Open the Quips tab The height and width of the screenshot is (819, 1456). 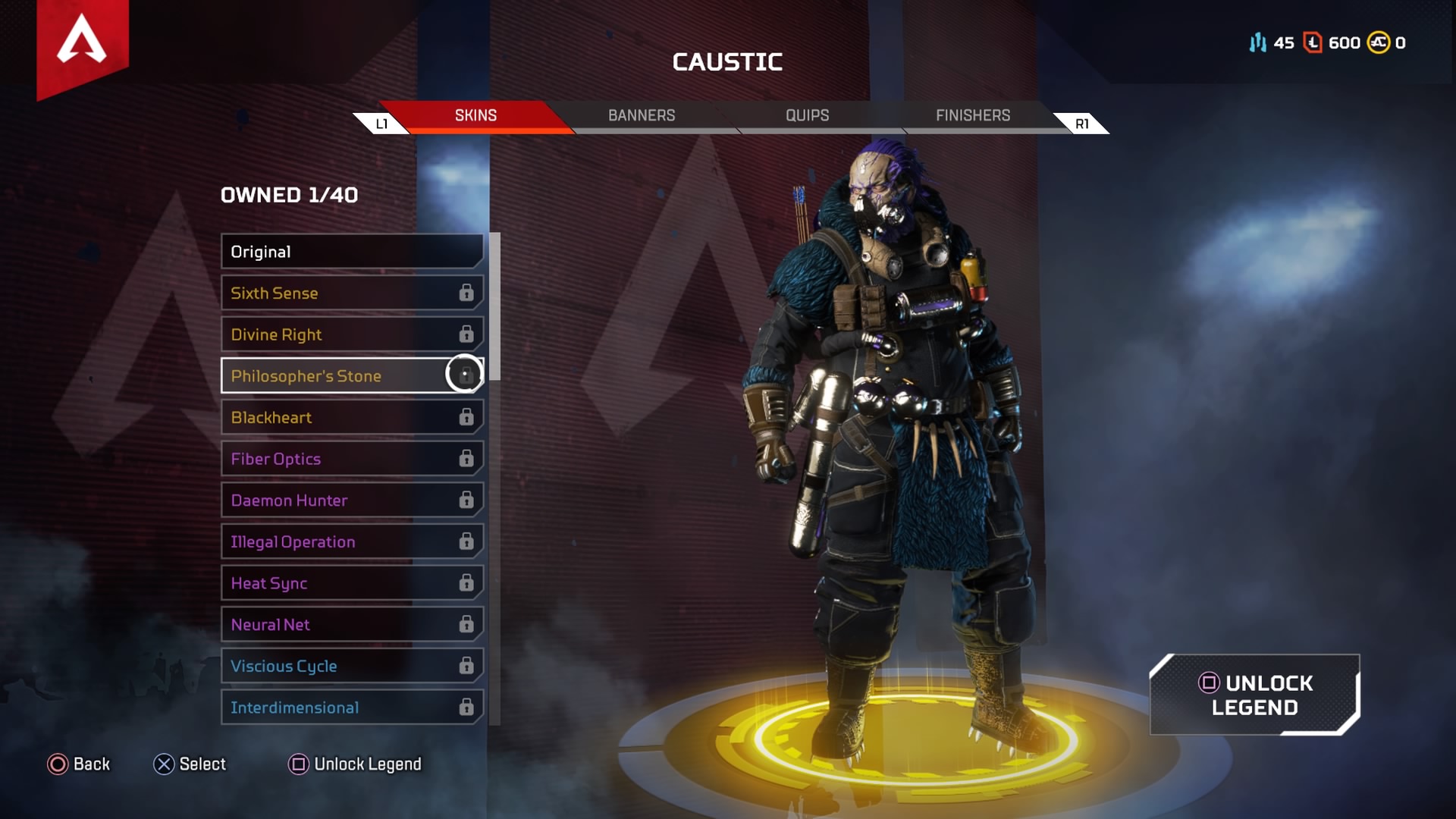pos(806,115)
